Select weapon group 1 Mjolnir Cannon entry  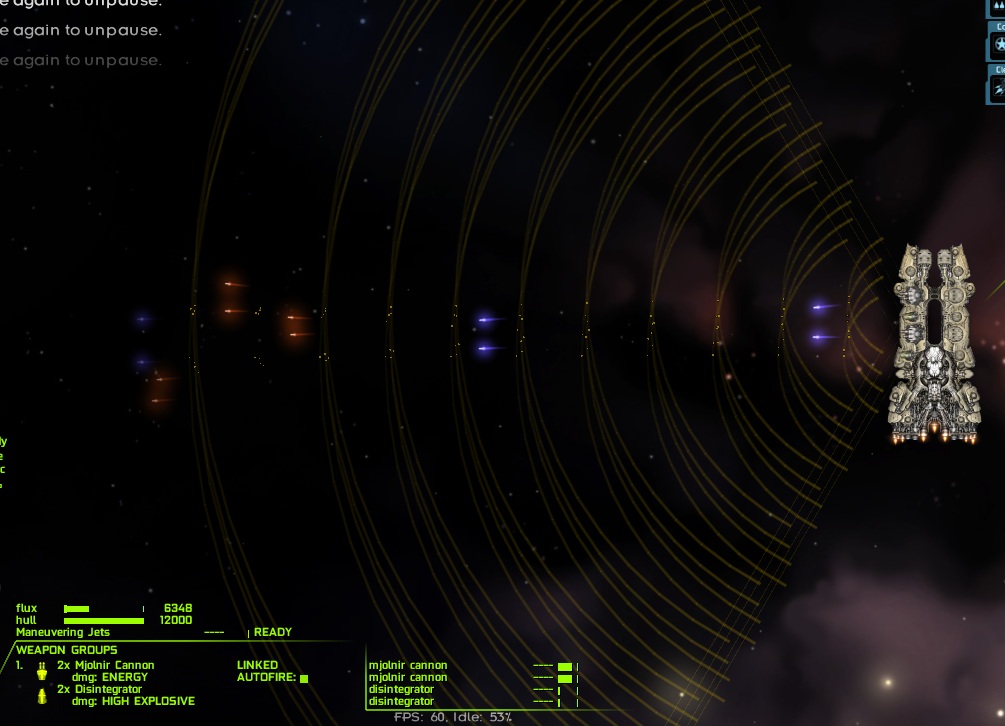[105, 665]
